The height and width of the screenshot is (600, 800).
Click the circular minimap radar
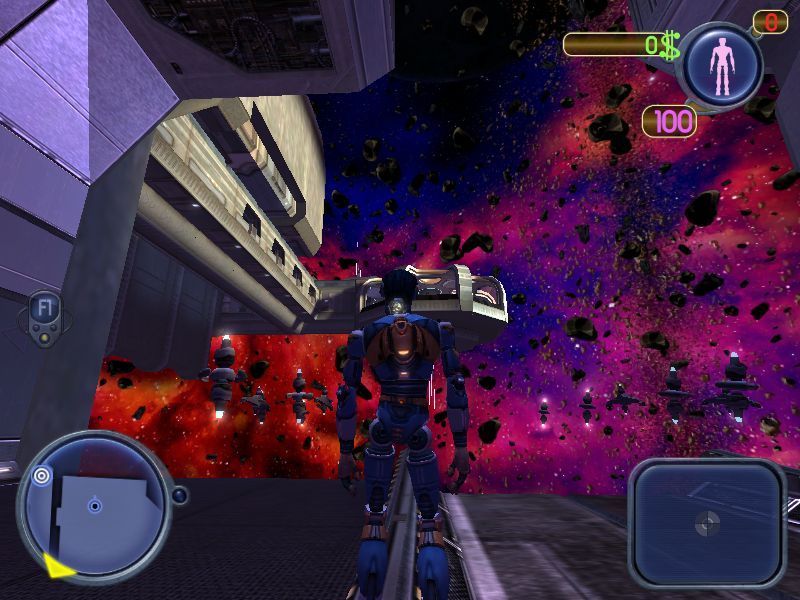pyautogui.click(x=94, y=506)
